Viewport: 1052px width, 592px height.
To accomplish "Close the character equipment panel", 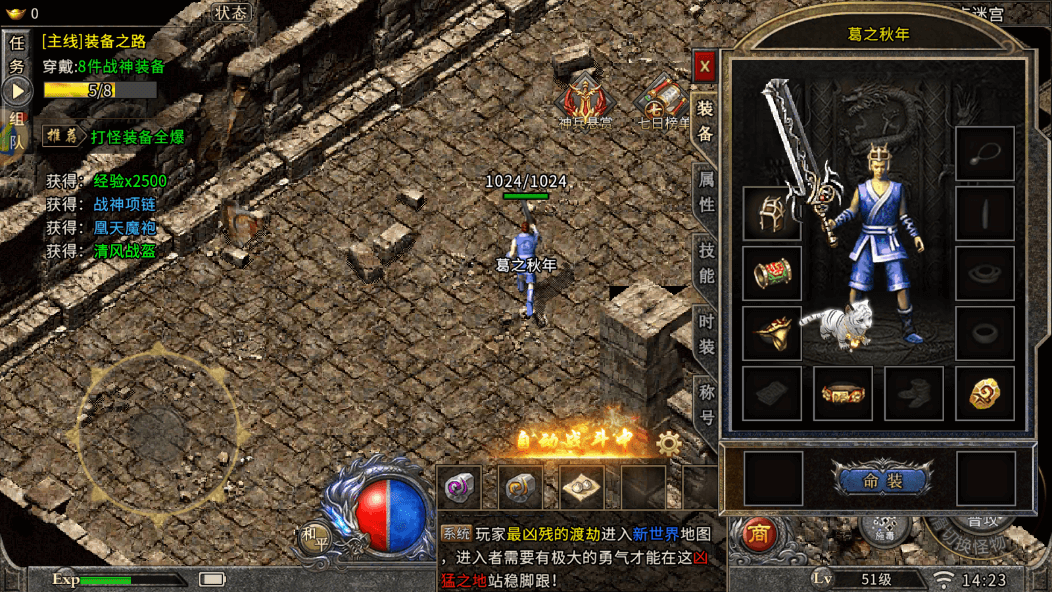I will [x=705, y=67].
